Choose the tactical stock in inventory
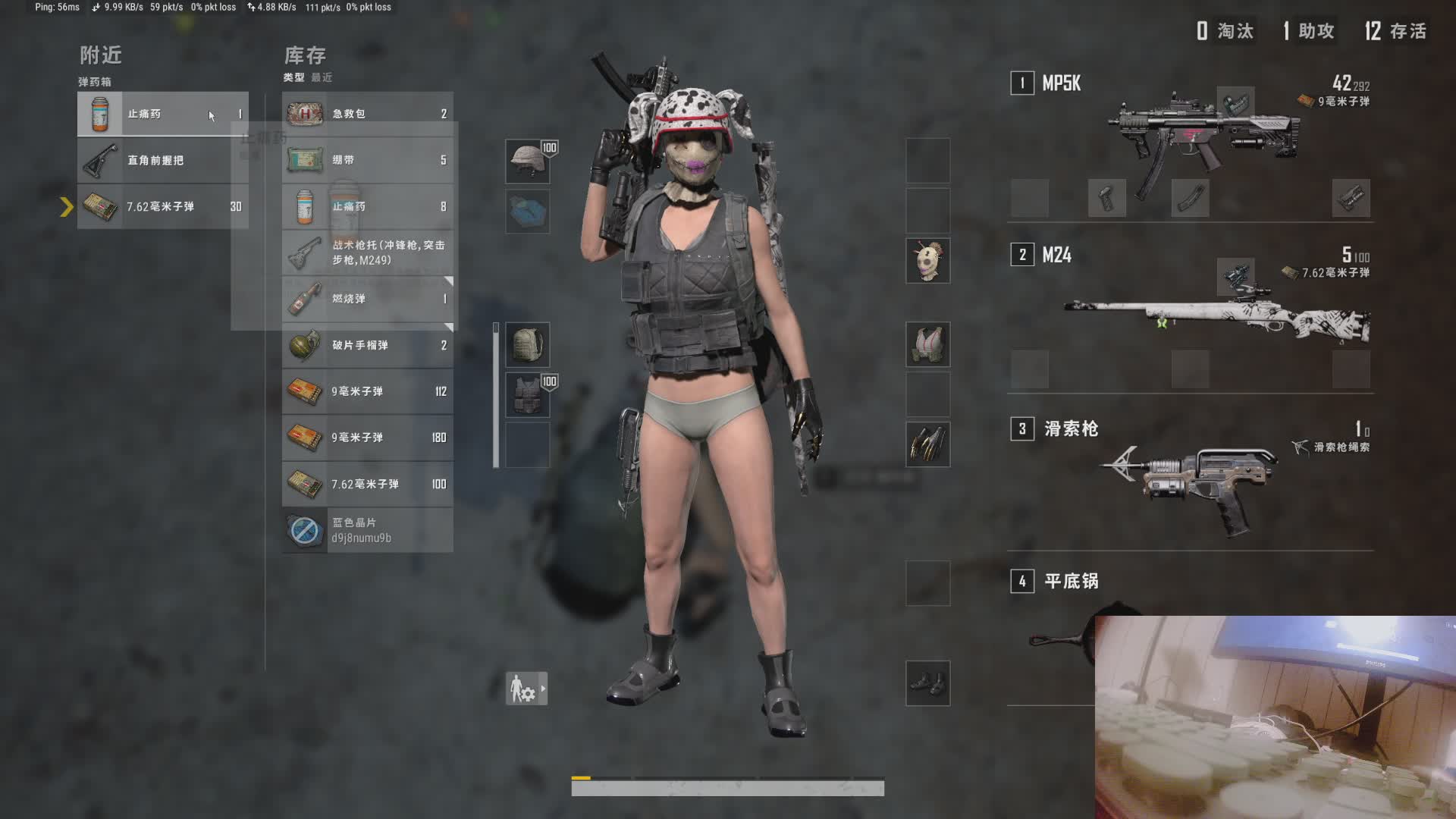The height and width of the screenshot is (819, 1456). click(x=368, y=253)
